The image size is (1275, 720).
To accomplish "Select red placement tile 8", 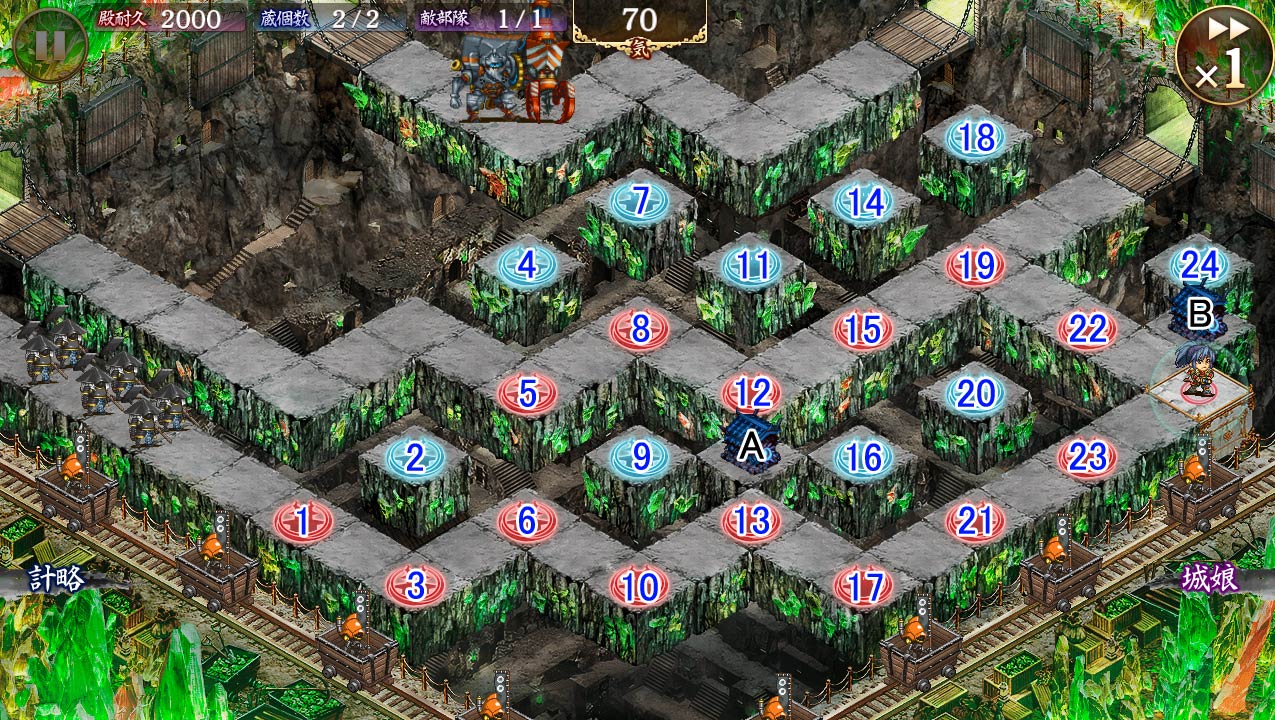I will pos(640,329).
